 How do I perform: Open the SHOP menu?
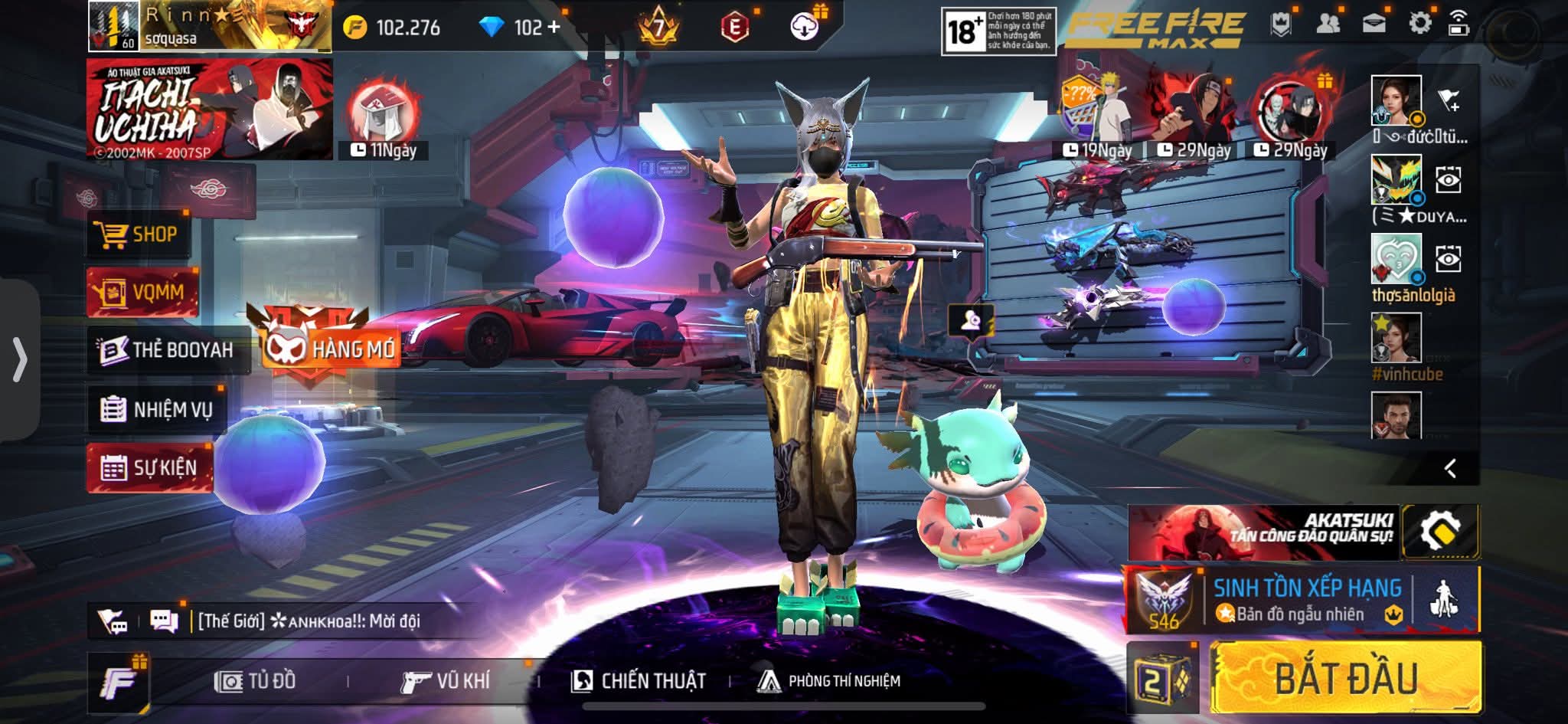pyautogui.click(x=138, y=234)
